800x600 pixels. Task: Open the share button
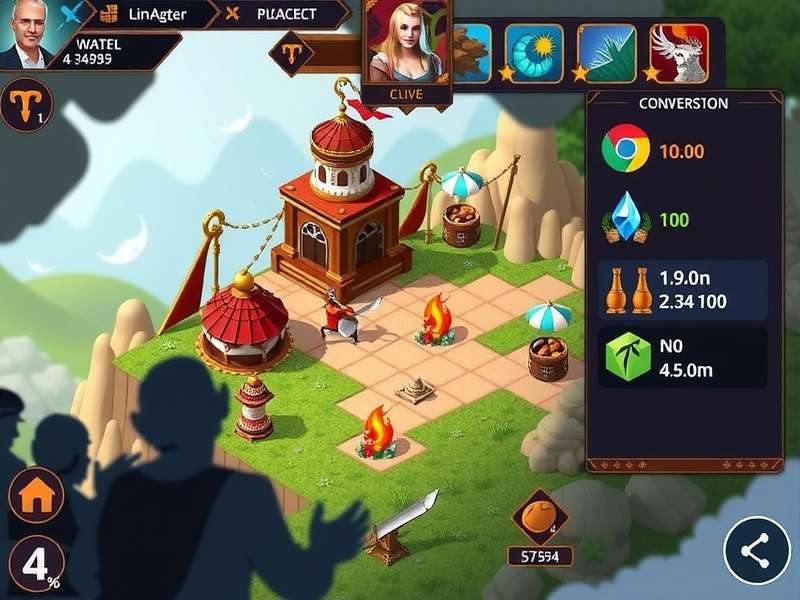point(757,550)
